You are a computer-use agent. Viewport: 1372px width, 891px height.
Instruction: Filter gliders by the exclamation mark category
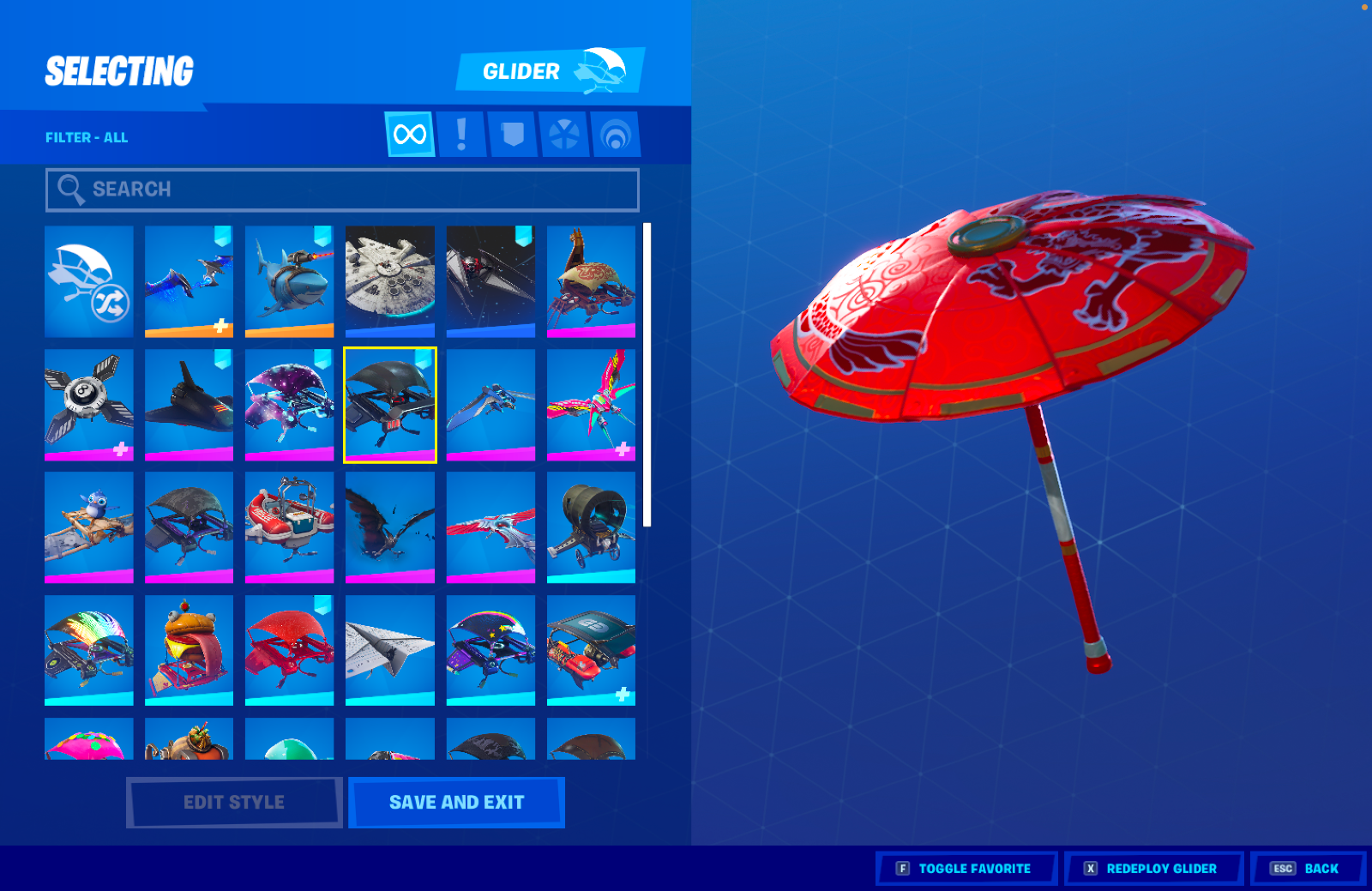coord(461,135)
